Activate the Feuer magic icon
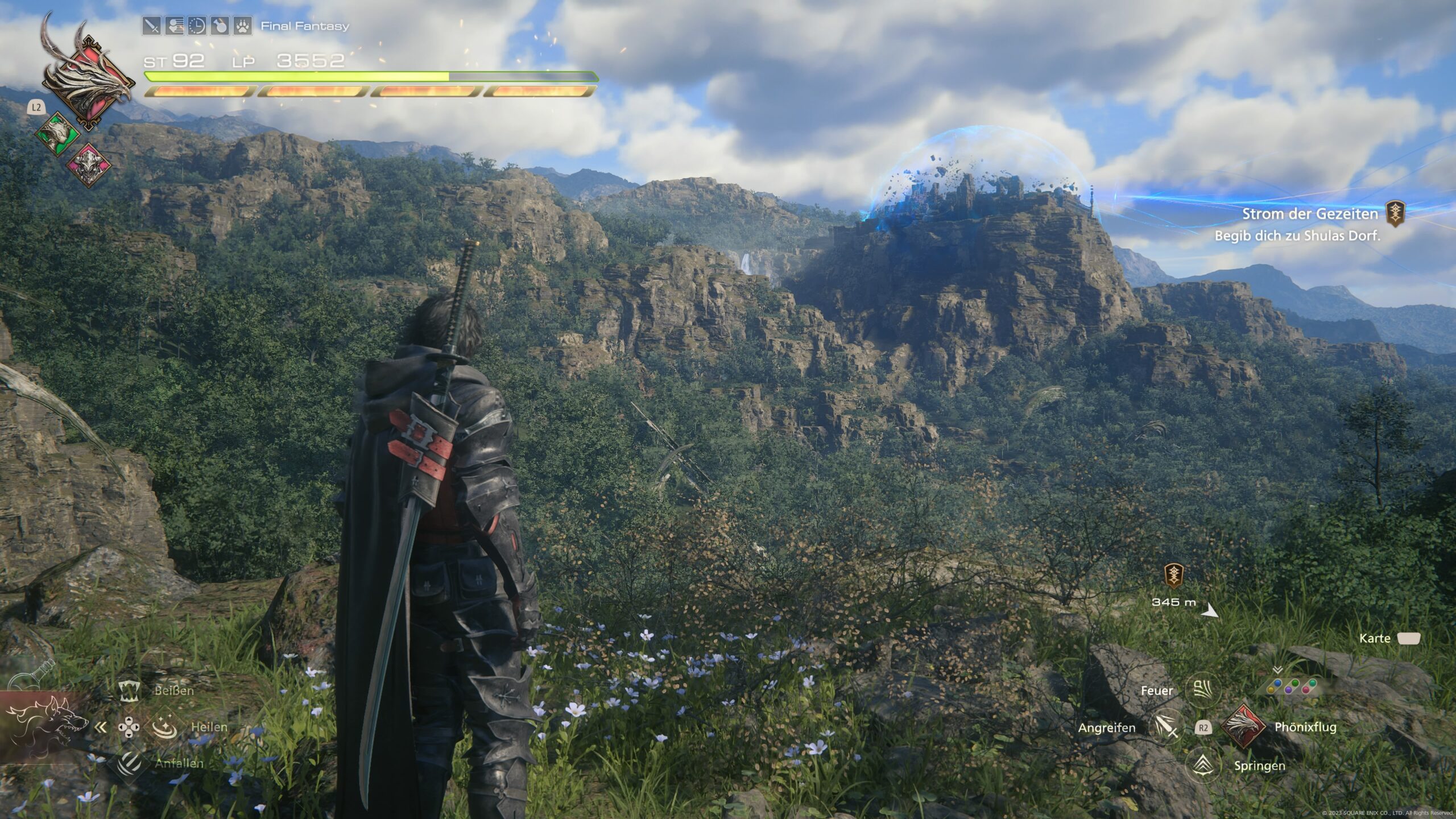 [1203, 690]
